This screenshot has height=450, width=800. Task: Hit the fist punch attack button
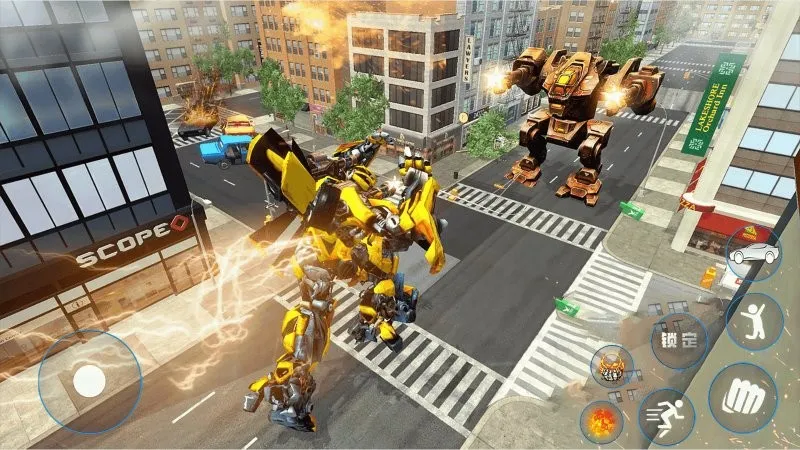click(x=743, y=397)
